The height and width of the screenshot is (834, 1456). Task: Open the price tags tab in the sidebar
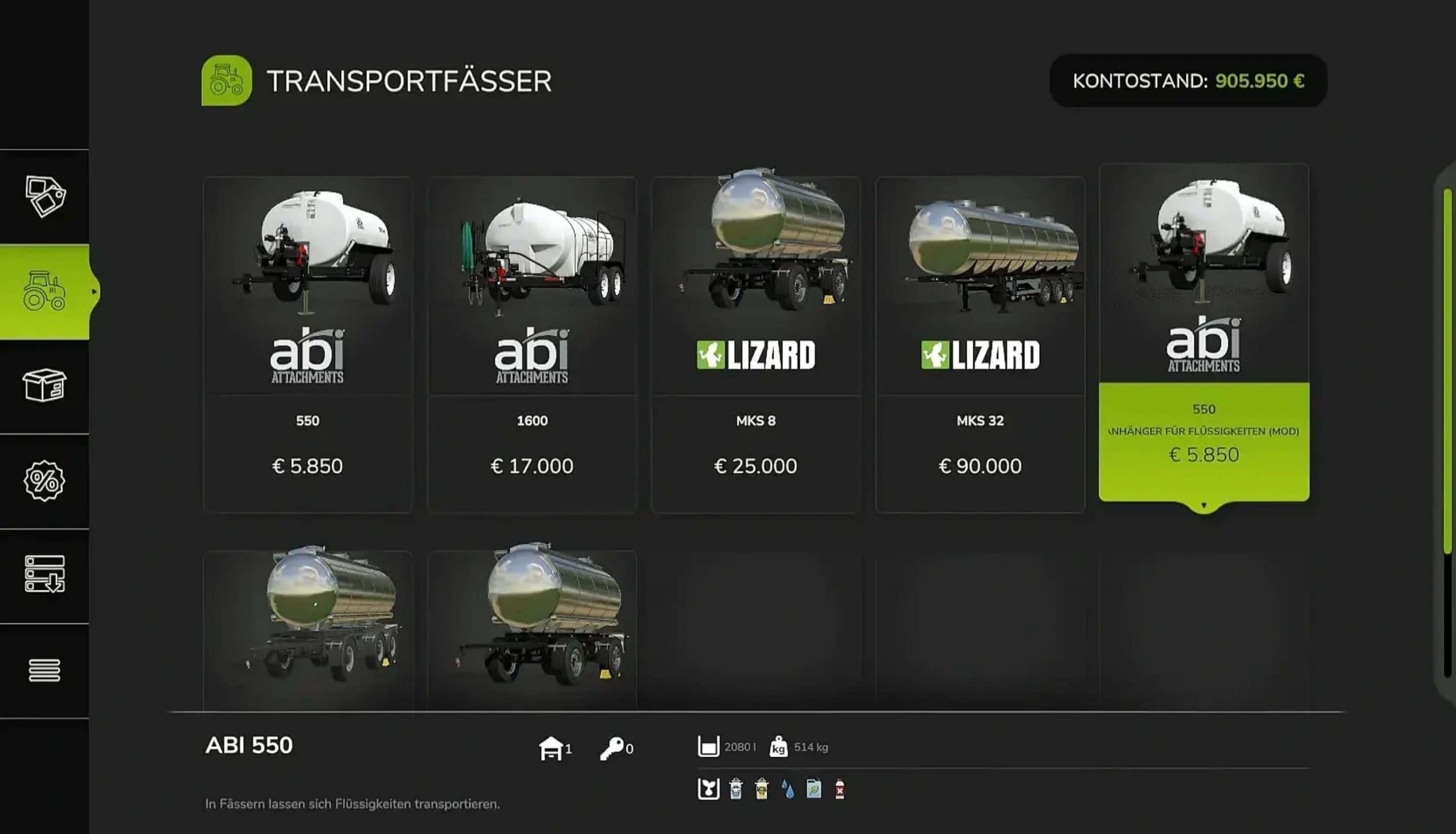(45, 196)
